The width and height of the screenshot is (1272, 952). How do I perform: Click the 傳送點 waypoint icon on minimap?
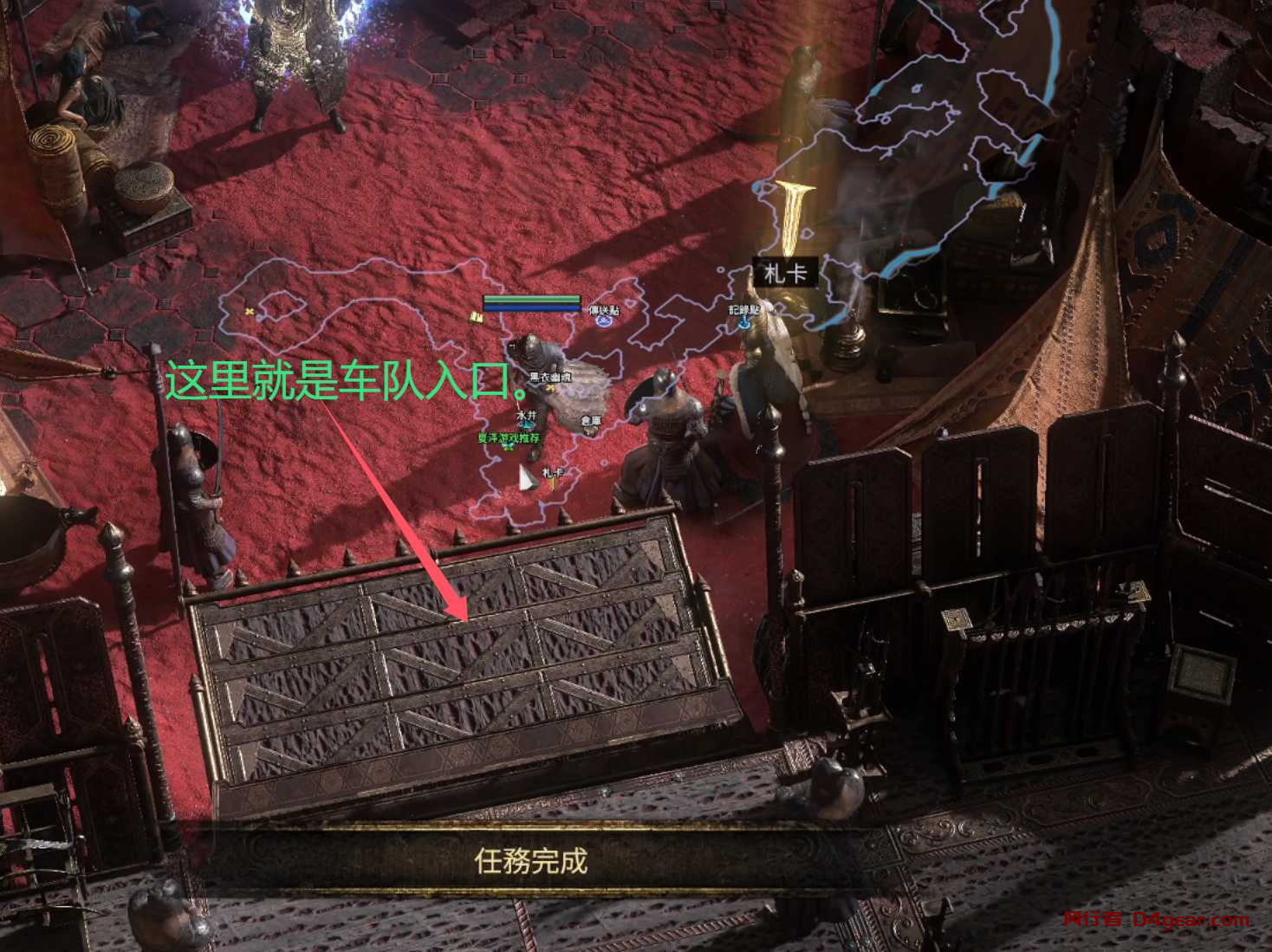tap(602, 323)
